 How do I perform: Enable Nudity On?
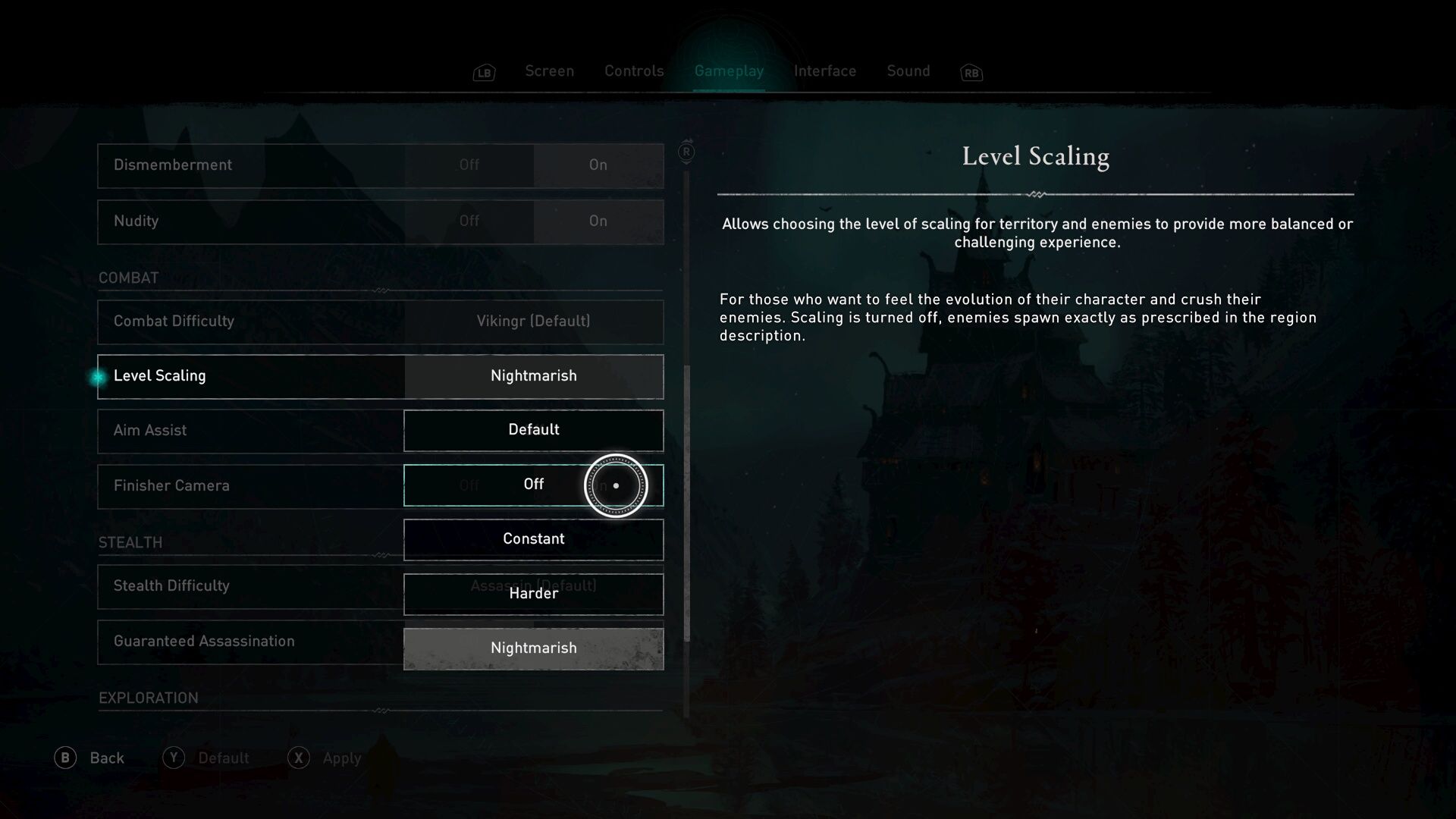[598, 221]
